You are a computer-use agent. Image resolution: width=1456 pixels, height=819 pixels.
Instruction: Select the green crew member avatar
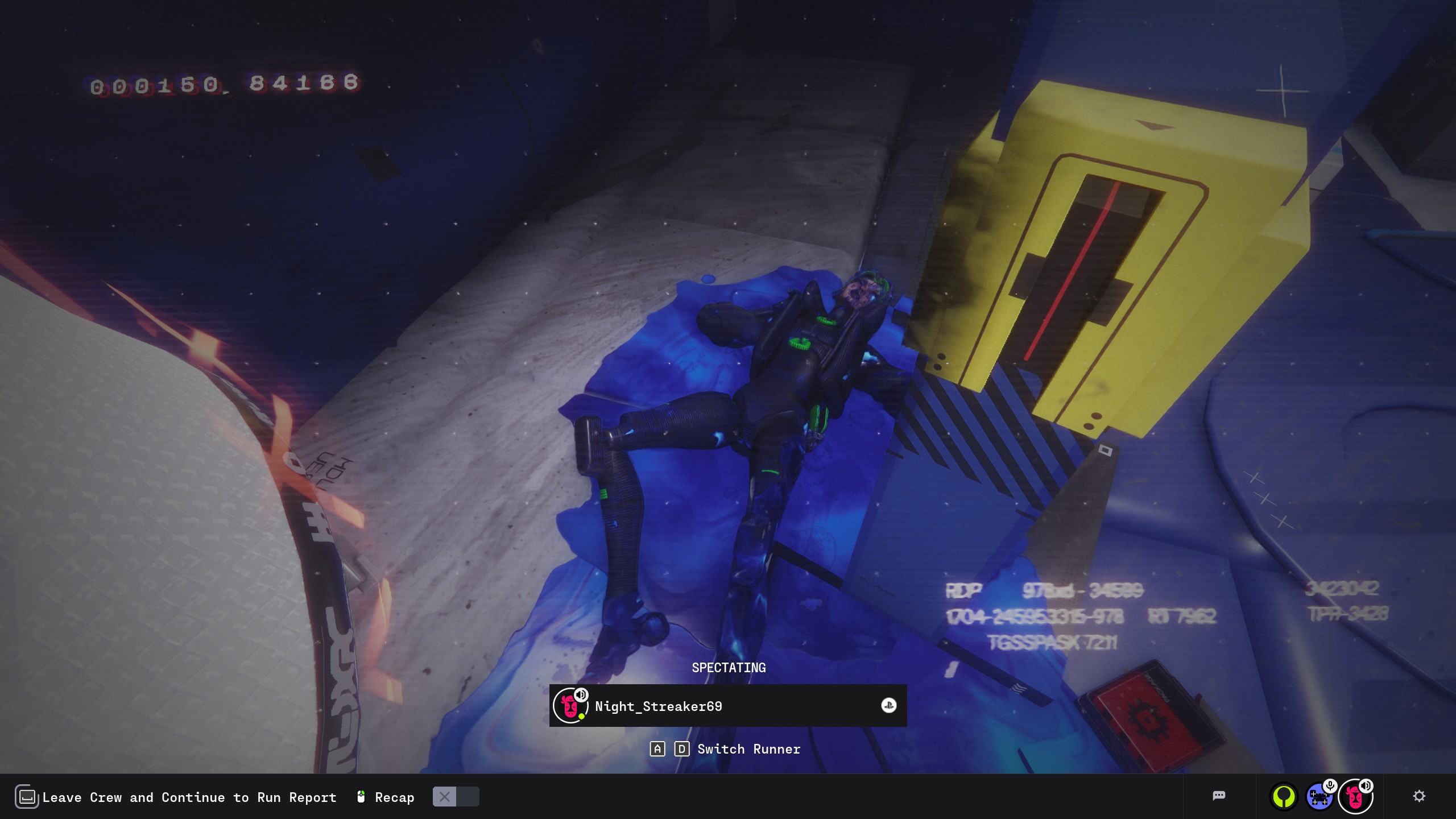(1284, 796)
